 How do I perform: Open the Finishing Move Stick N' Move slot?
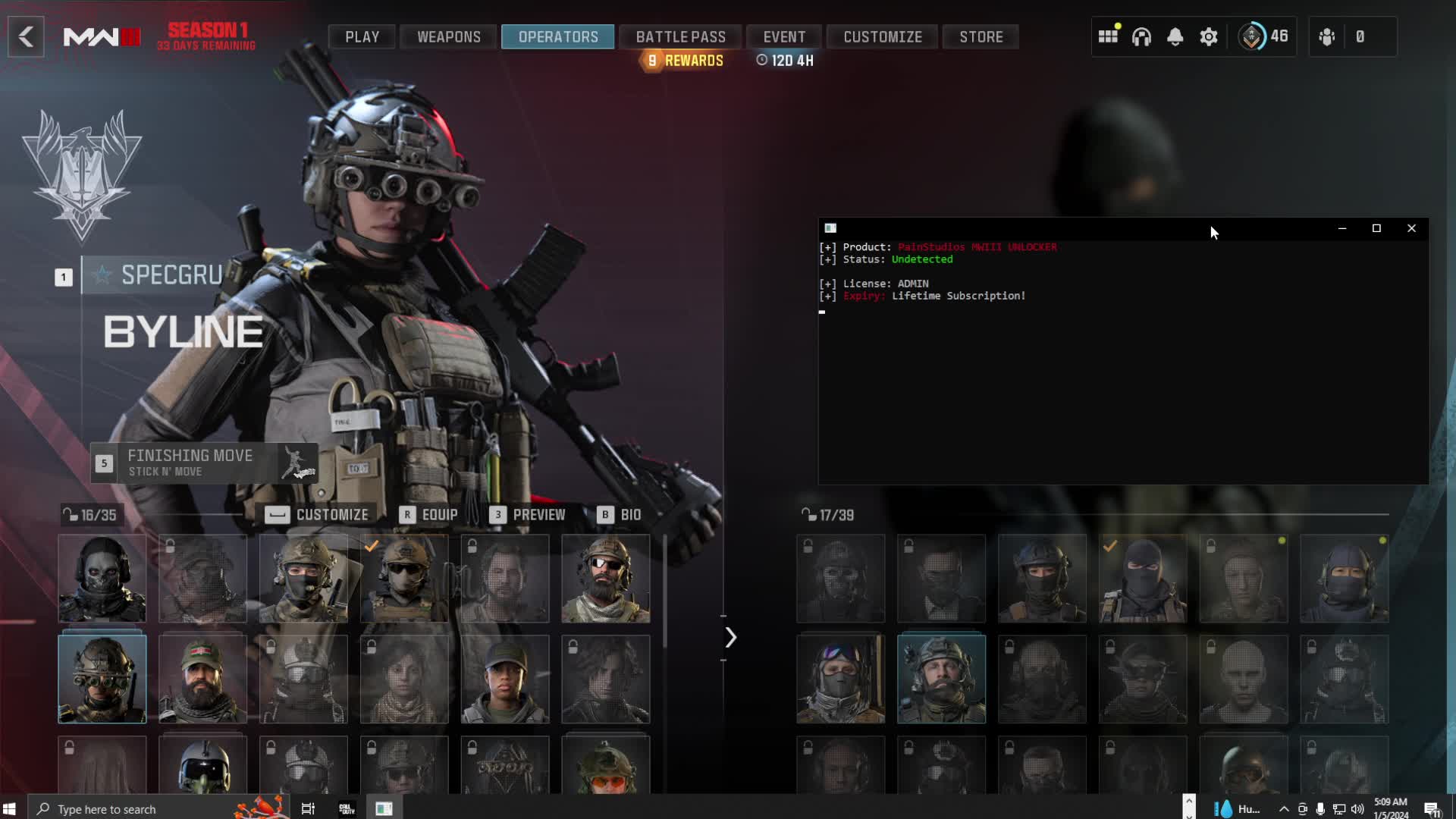[x=203, y=463]
